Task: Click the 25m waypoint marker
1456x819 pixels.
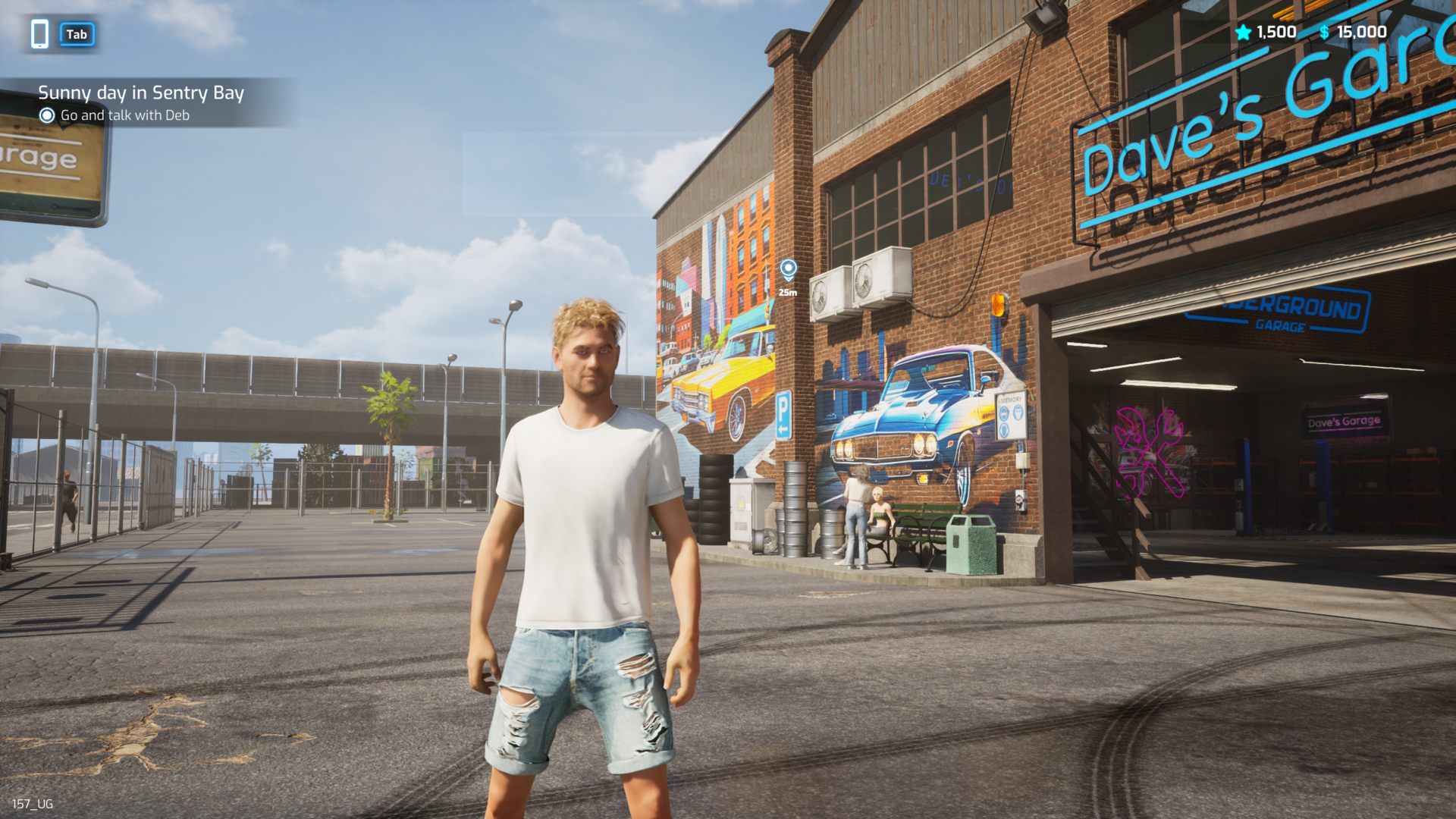Action: click(x=788, y=270)
